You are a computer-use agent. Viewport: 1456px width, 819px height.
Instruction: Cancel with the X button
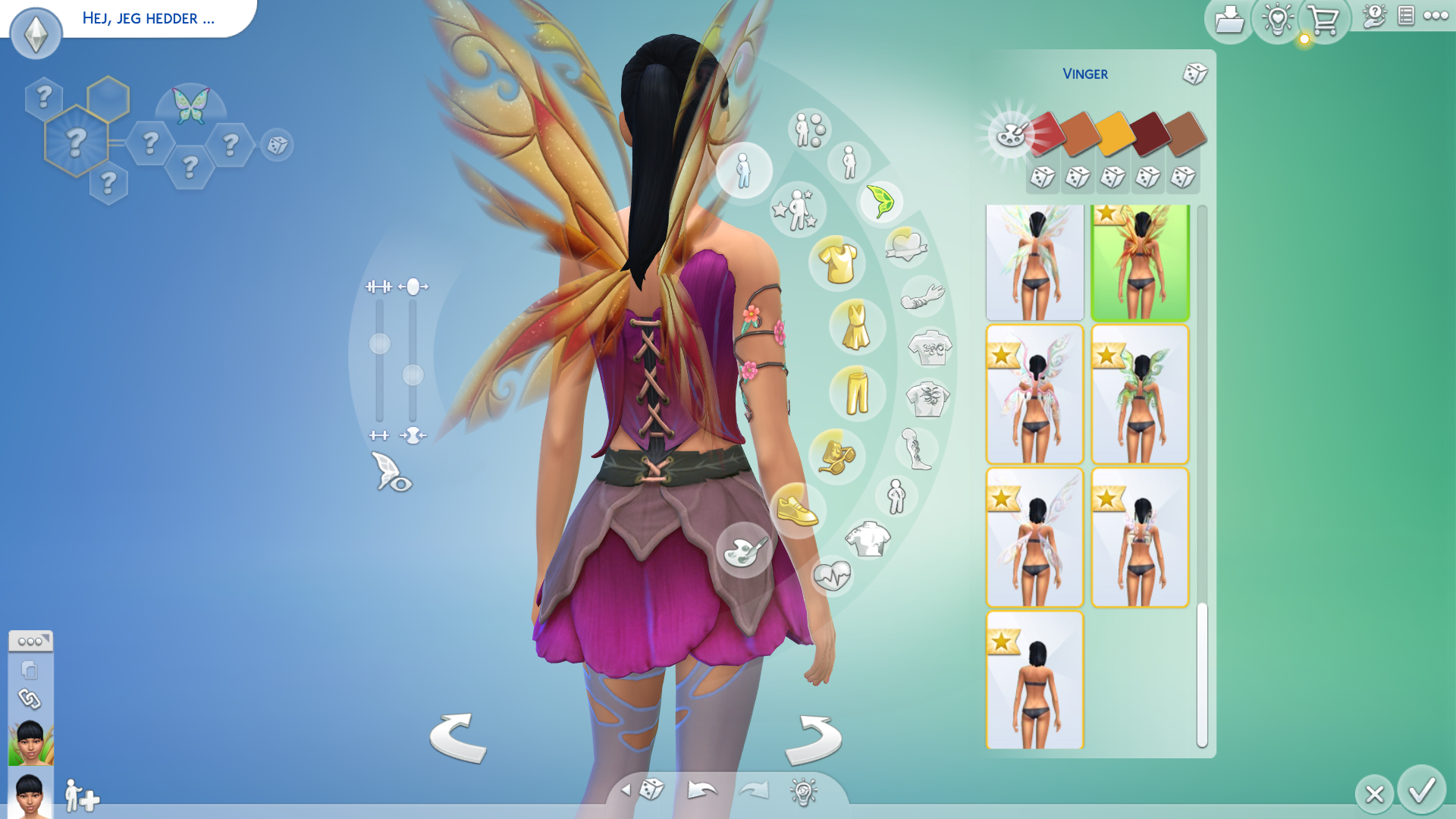(1374, 794)
